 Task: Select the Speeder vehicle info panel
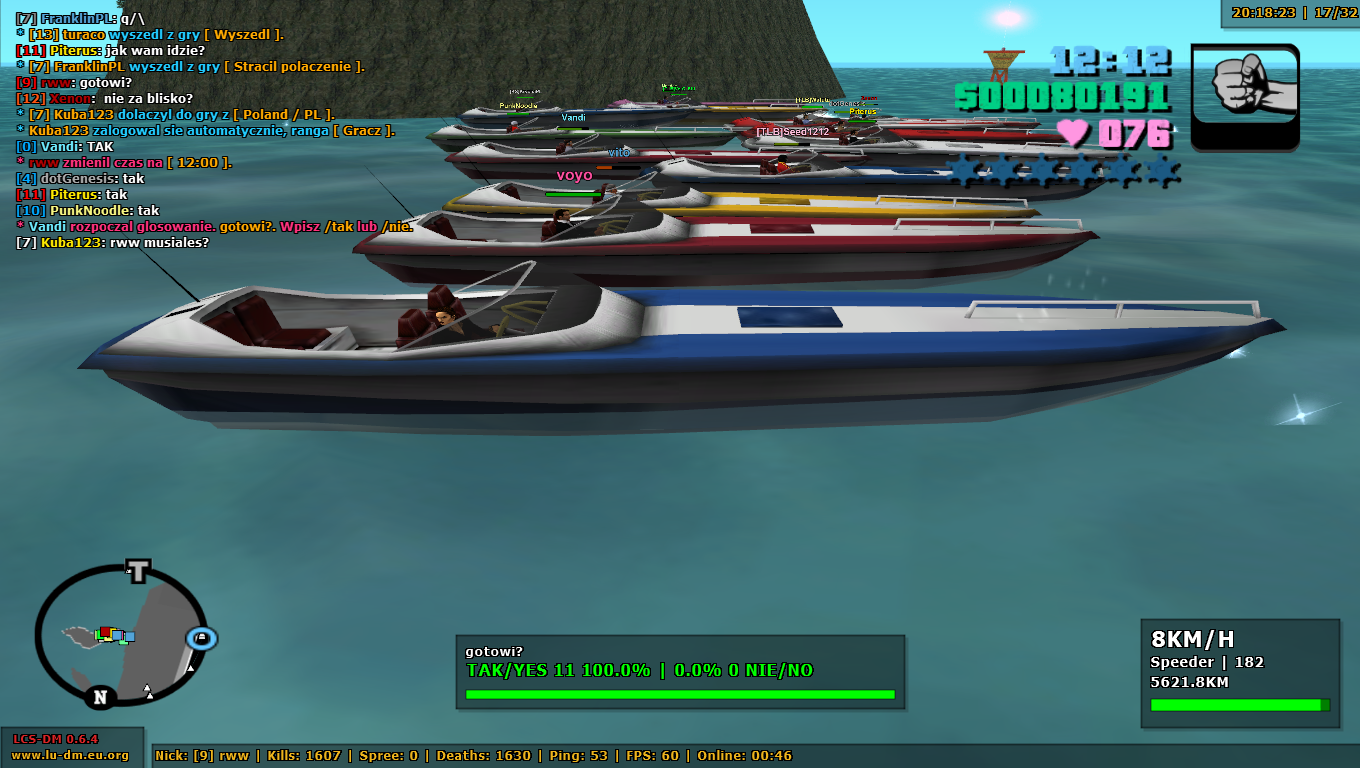[1240, 672]
